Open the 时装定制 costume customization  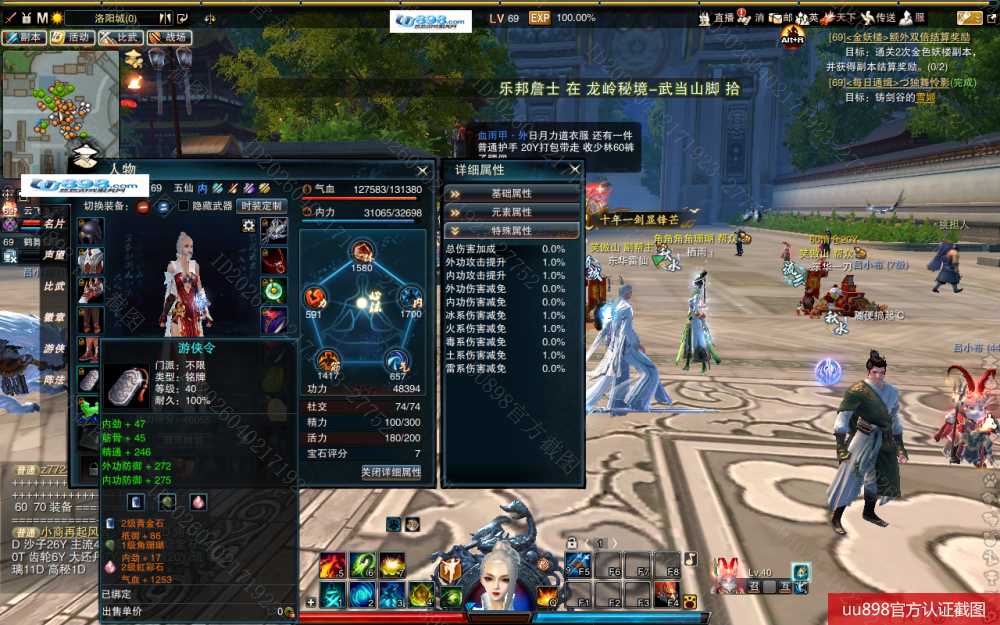[x=261, y=206]
